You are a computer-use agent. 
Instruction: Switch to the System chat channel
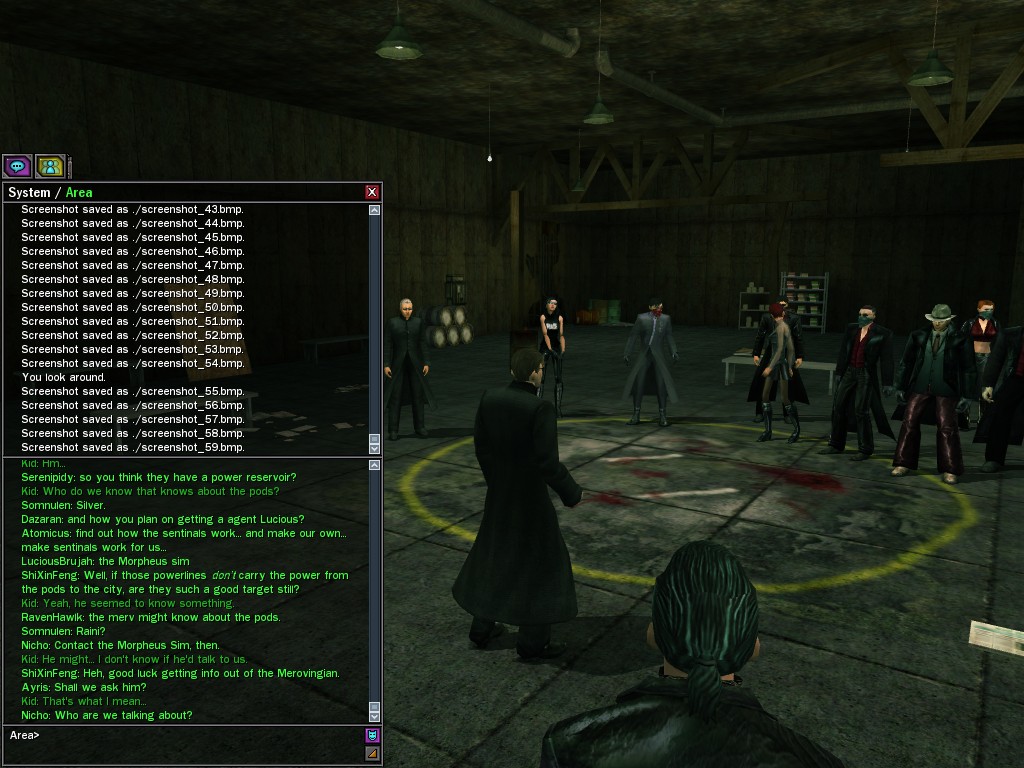tap(28, 192)
